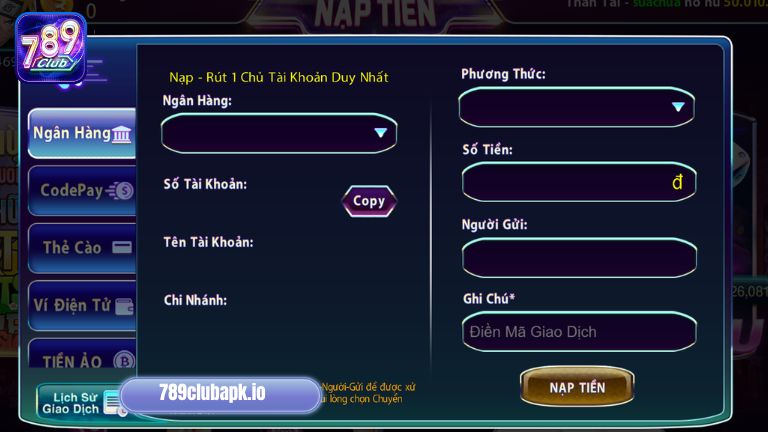
Task: Confirm with the Nạp Tiền button
Action: click(577, 387)
